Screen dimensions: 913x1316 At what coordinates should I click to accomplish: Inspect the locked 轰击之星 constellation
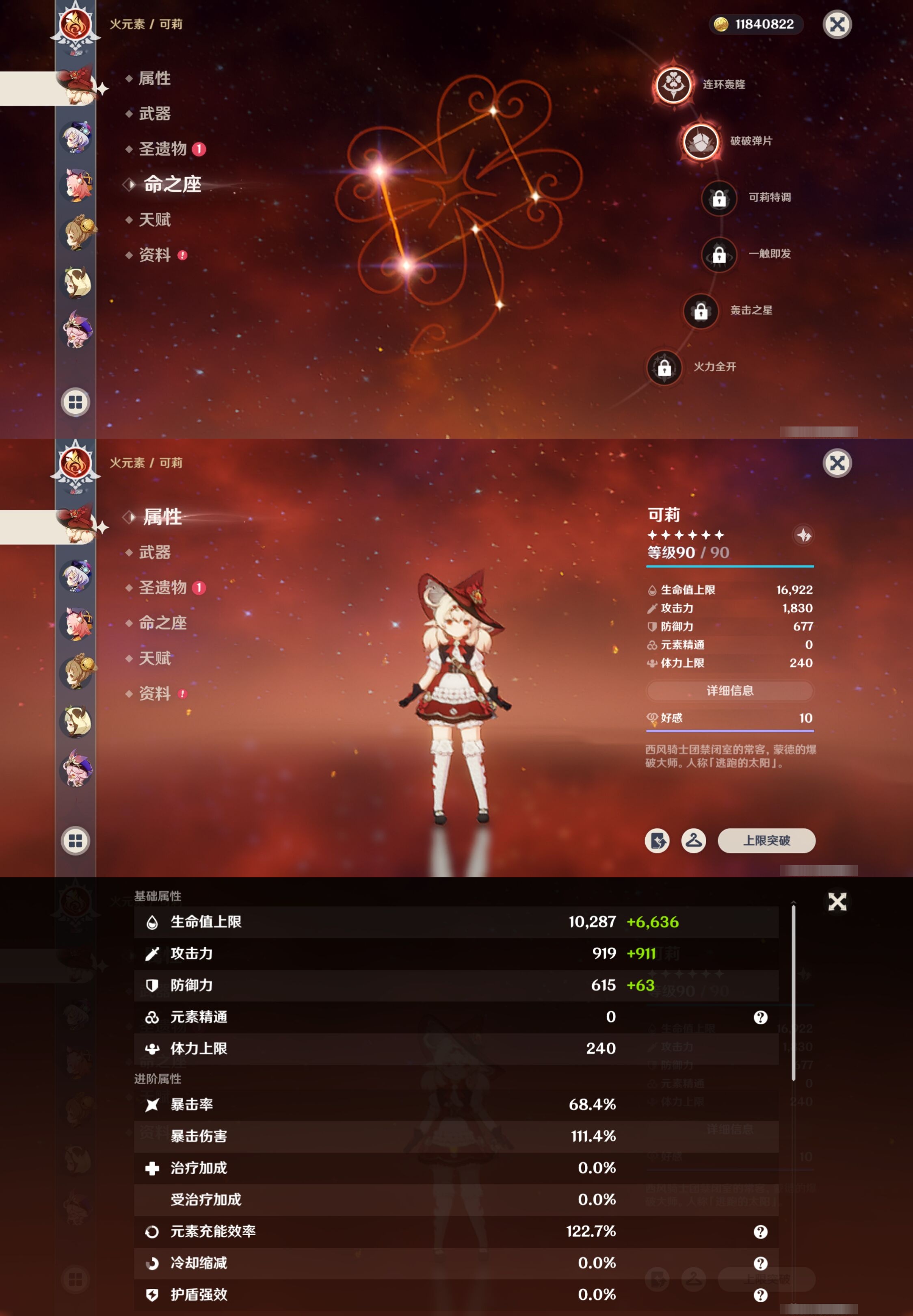tap(700, 311)
